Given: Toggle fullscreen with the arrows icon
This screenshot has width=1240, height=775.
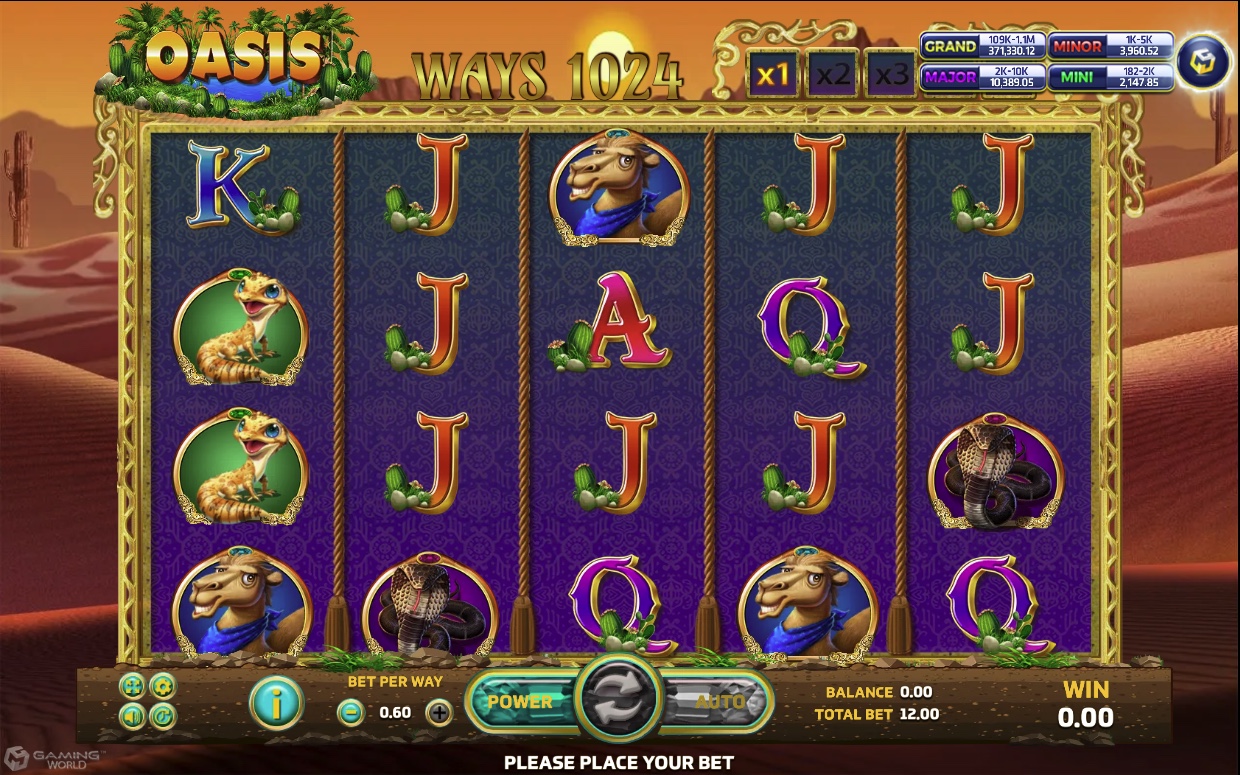Looking at the screenshot, I should click(131, 686).
